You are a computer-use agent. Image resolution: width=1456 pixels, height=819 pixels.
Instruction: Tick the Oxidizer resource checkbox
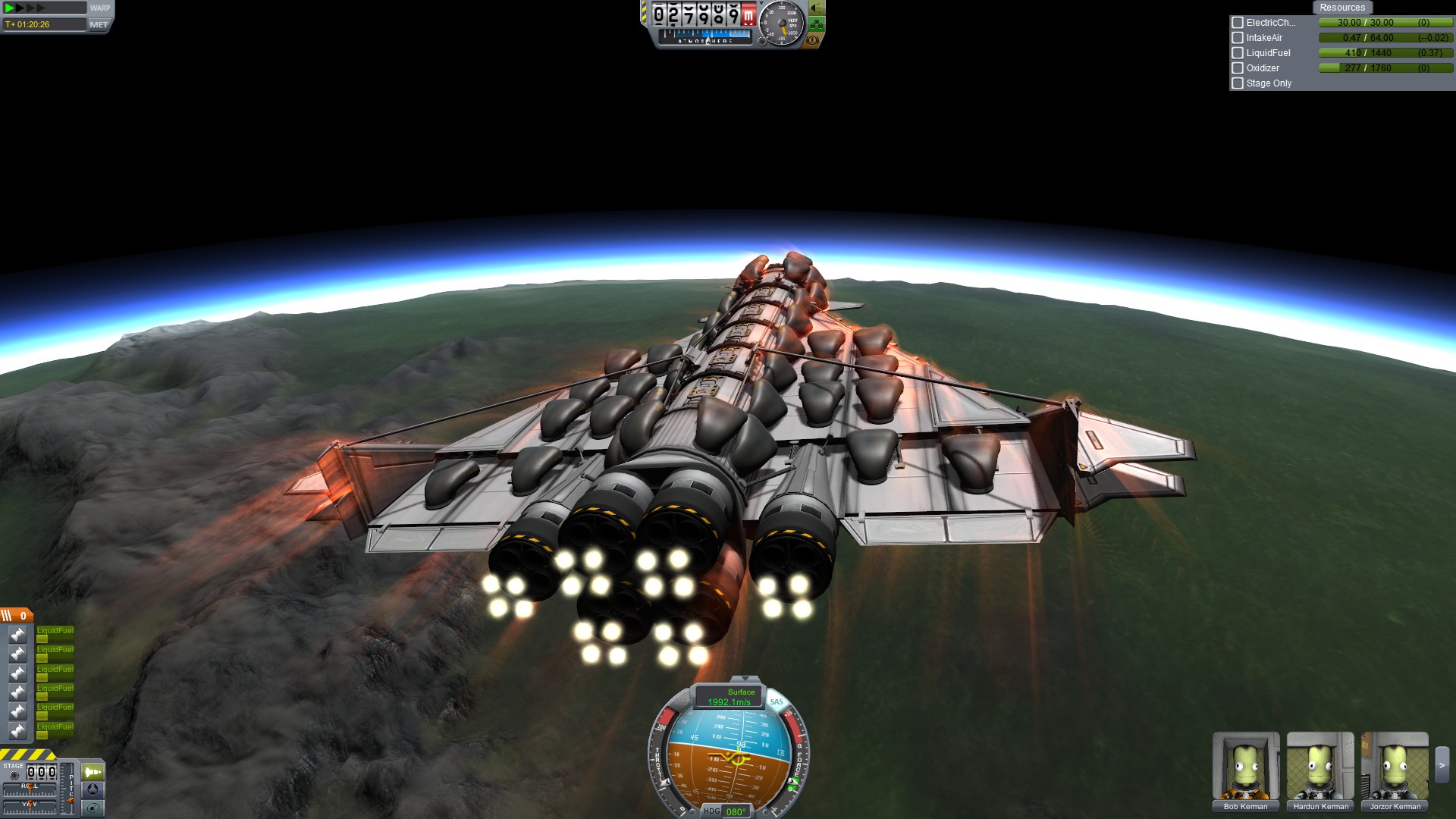[1238, 68]
